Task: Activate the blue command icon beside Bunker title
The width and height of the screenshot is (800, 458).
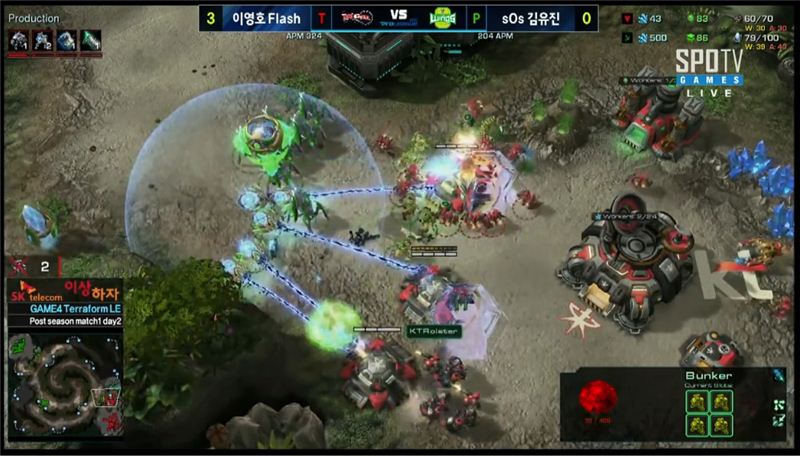Action: point(778,375)
